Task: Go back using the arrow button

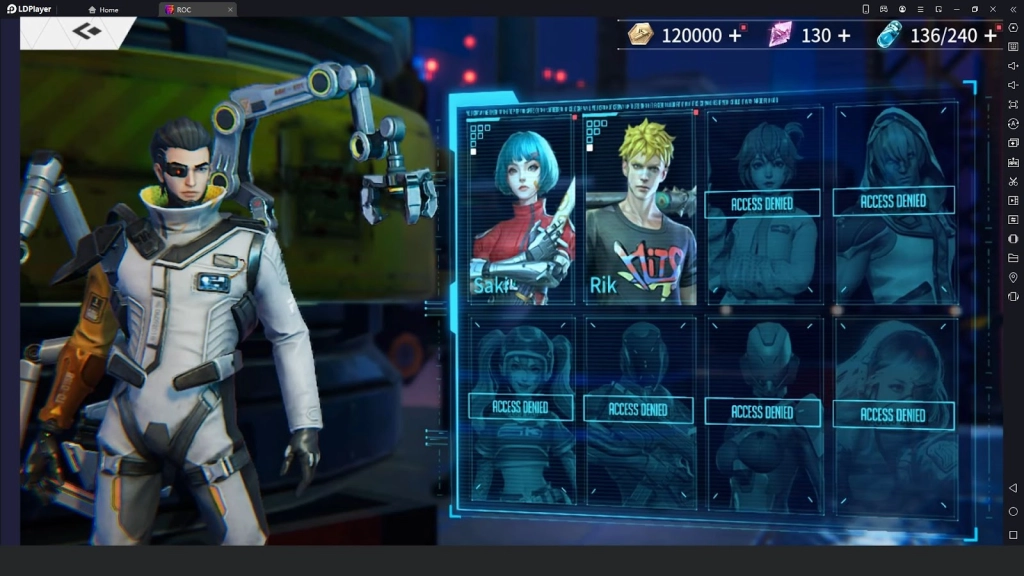Action: point(86,32)
